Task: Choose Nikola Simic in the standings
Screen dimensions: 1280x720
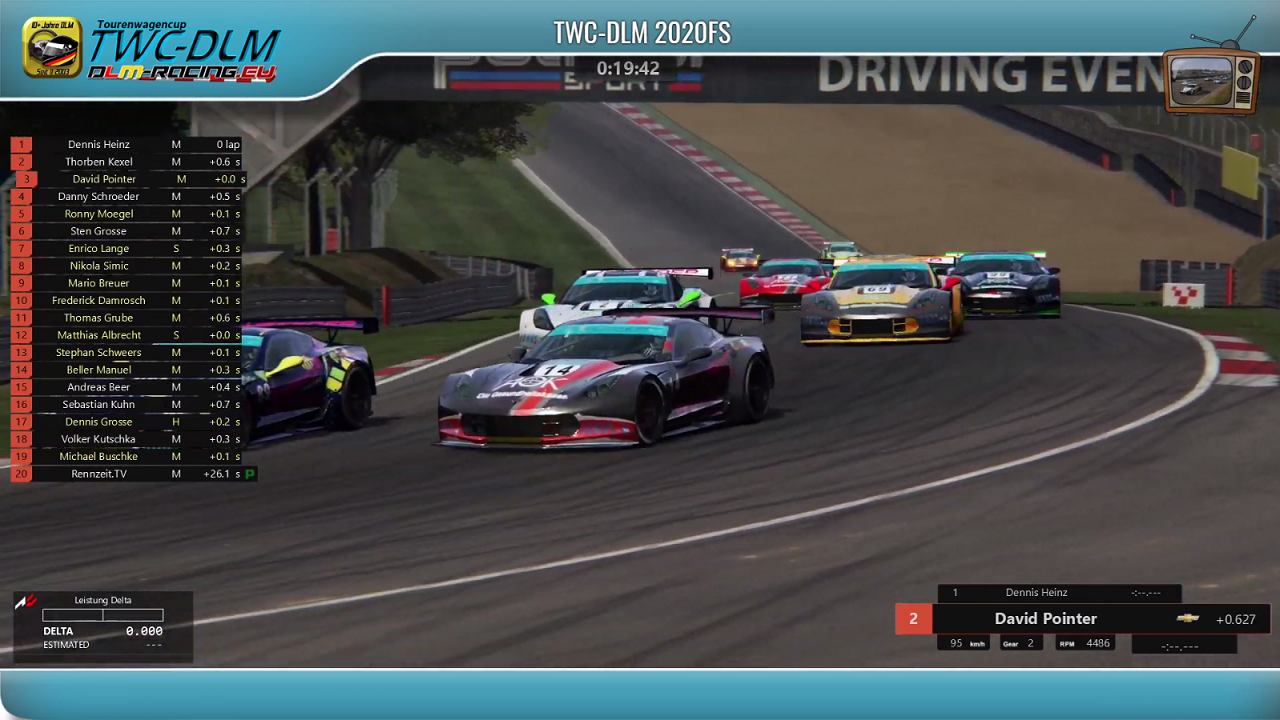Action: pos(99,266)
